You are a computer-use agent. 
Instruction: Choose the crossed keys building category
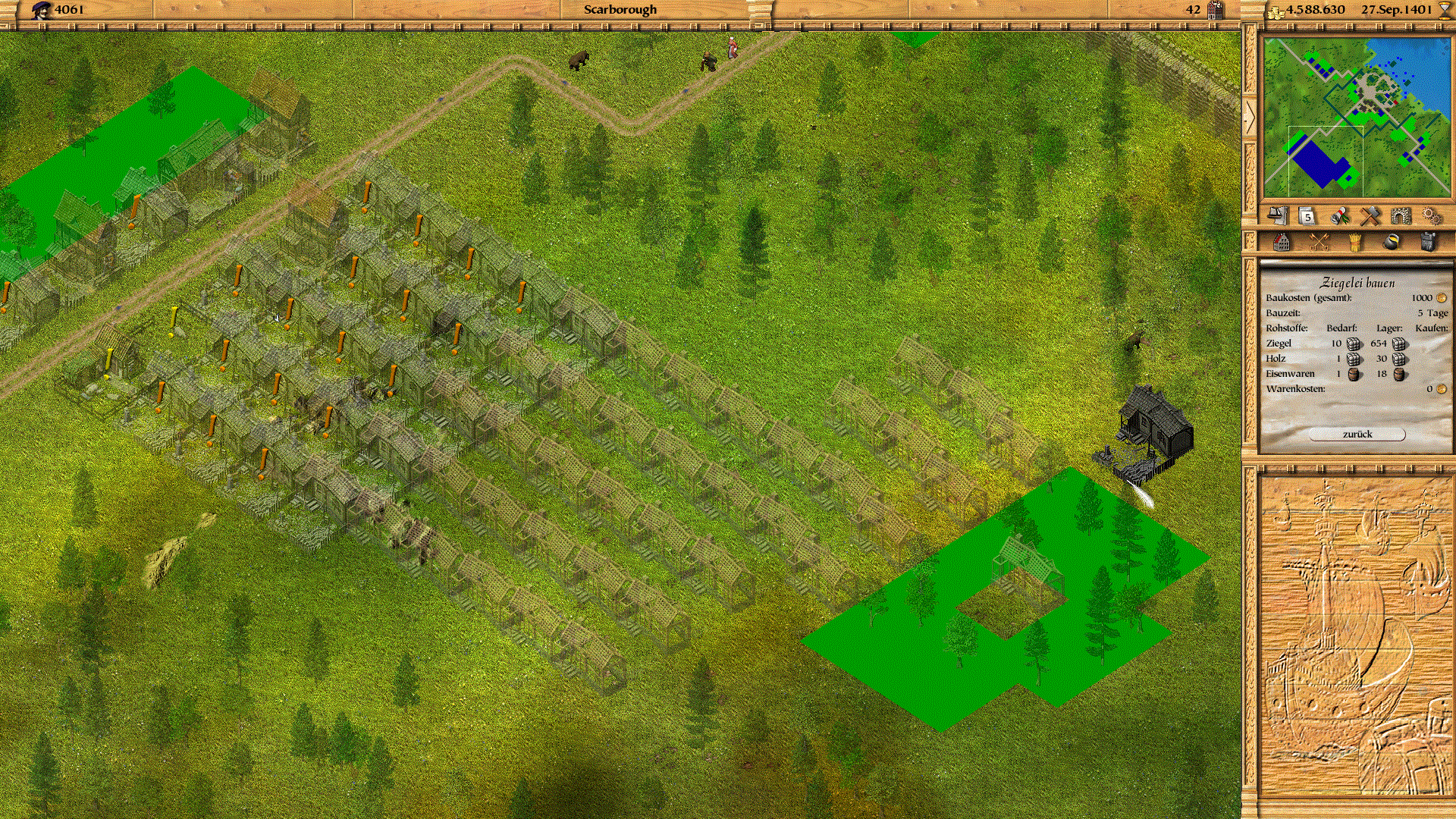[x=1319, y=242]
